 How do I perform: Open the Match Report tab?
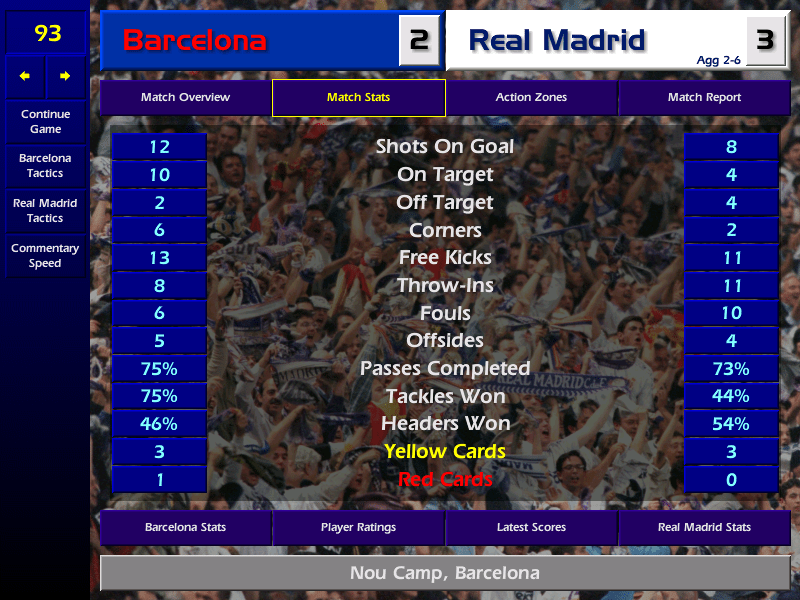pos(704,98)
